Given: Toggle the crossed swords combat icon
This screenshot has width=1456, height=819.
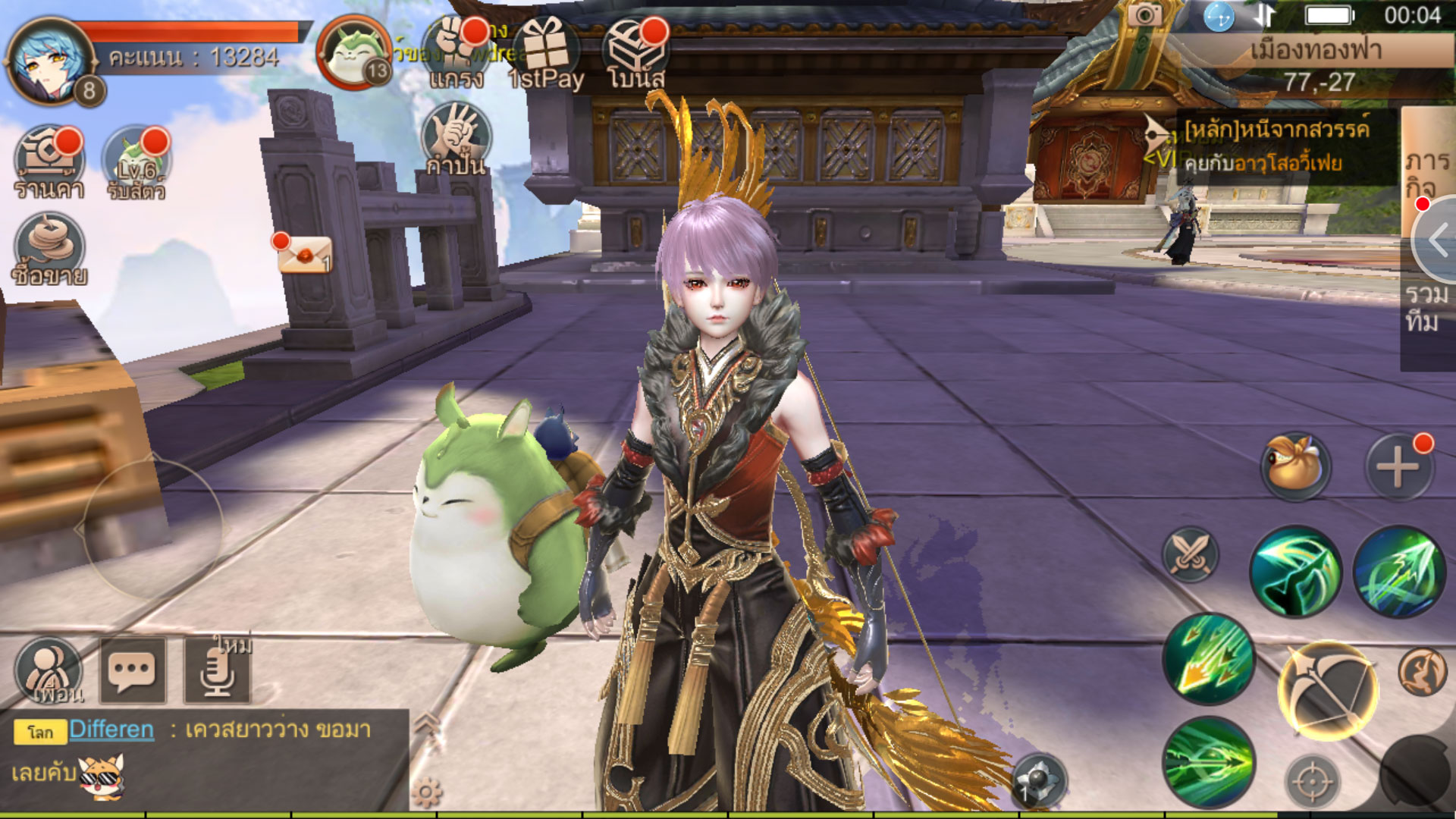Looking at the screenshot, I should click(x=1190, y=554).
